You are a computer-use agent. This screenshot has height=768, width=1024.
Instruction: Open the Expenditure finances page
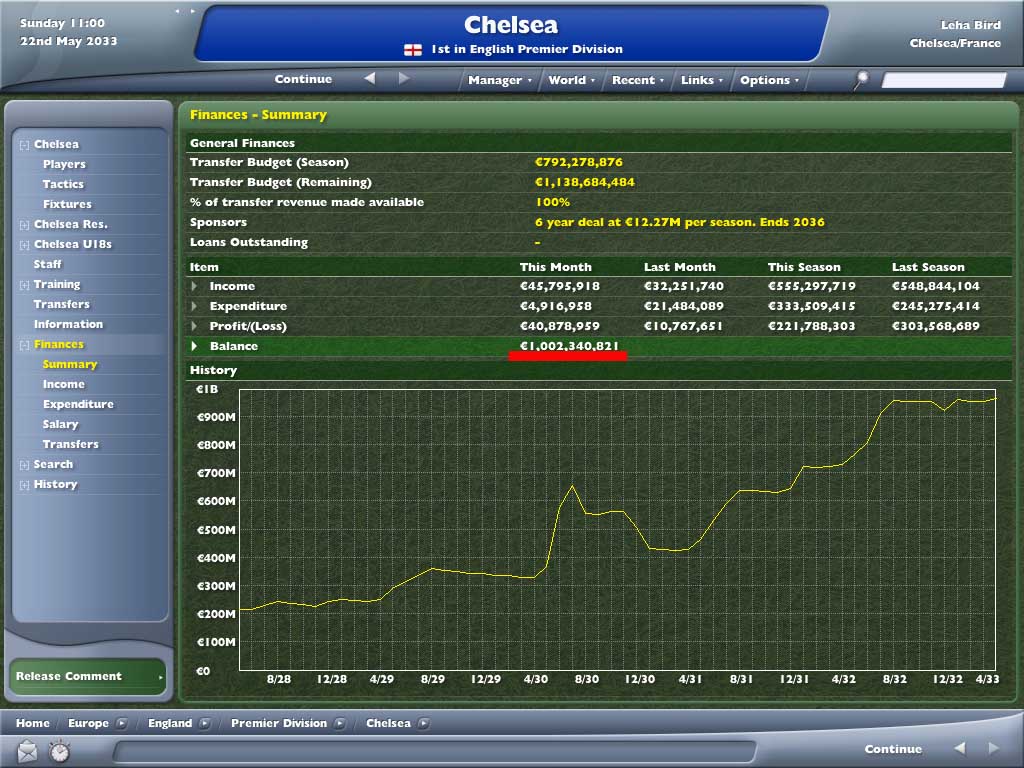pos(78,404)
